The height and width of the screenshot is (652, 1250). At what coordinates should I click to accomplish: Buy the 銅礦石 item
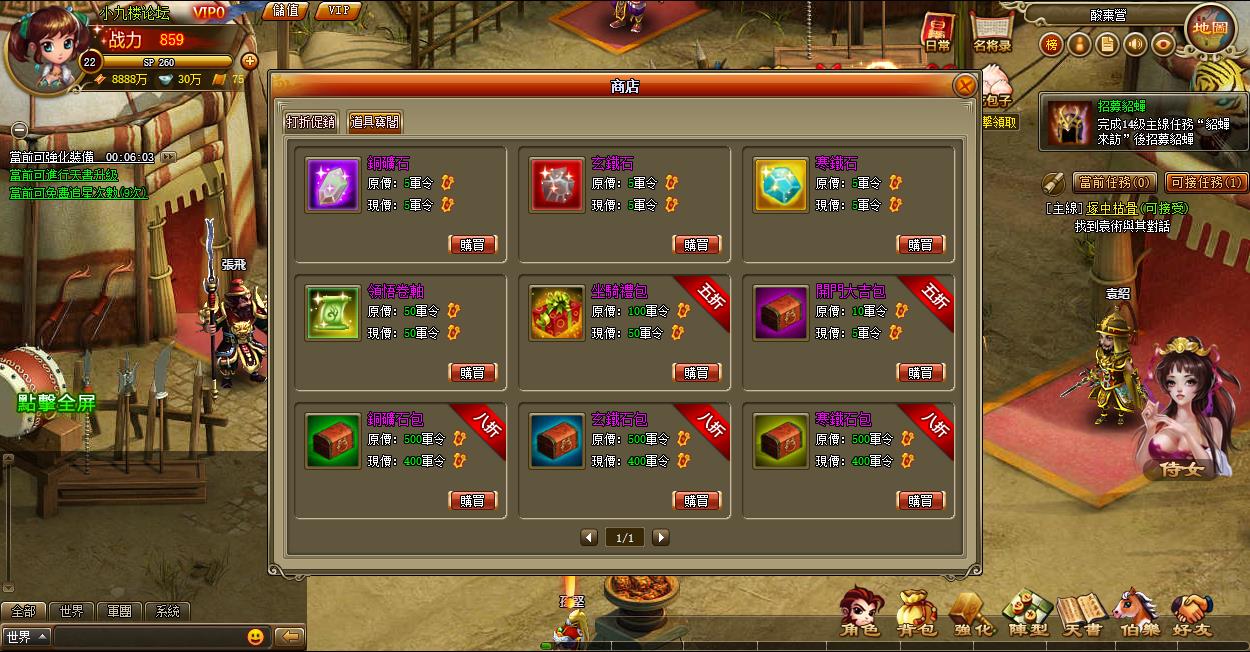coord(472,245)
